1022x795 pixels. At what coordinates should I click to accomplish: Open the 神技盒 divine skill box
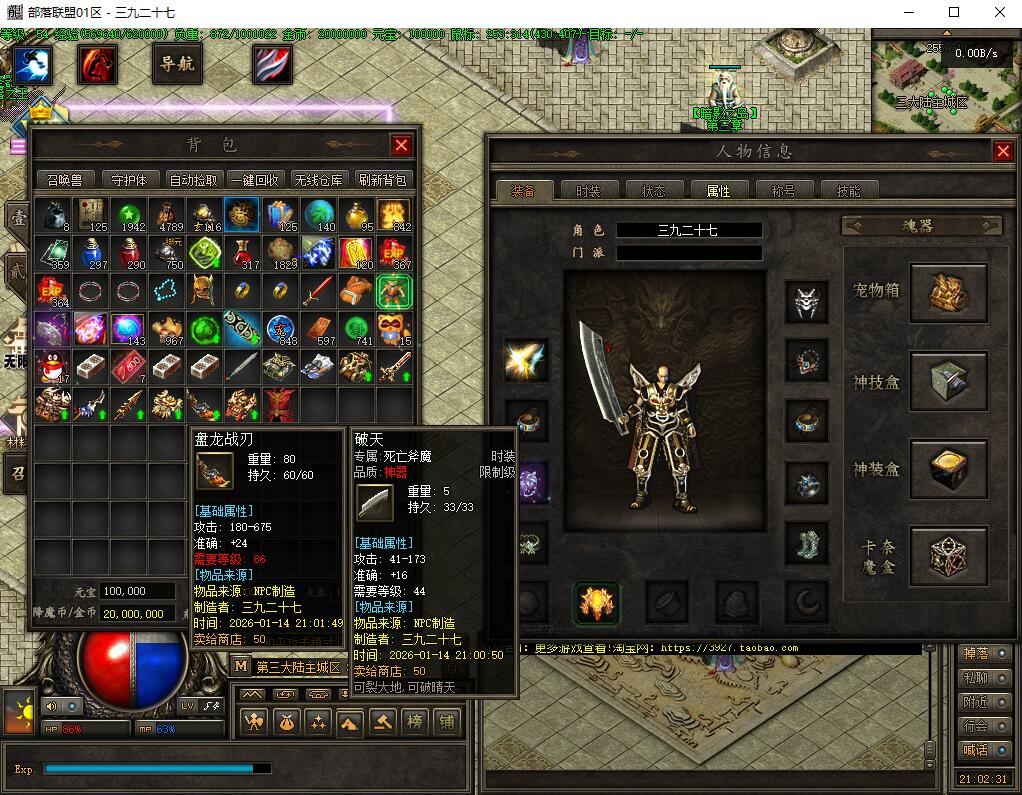[x=947, y=381]
